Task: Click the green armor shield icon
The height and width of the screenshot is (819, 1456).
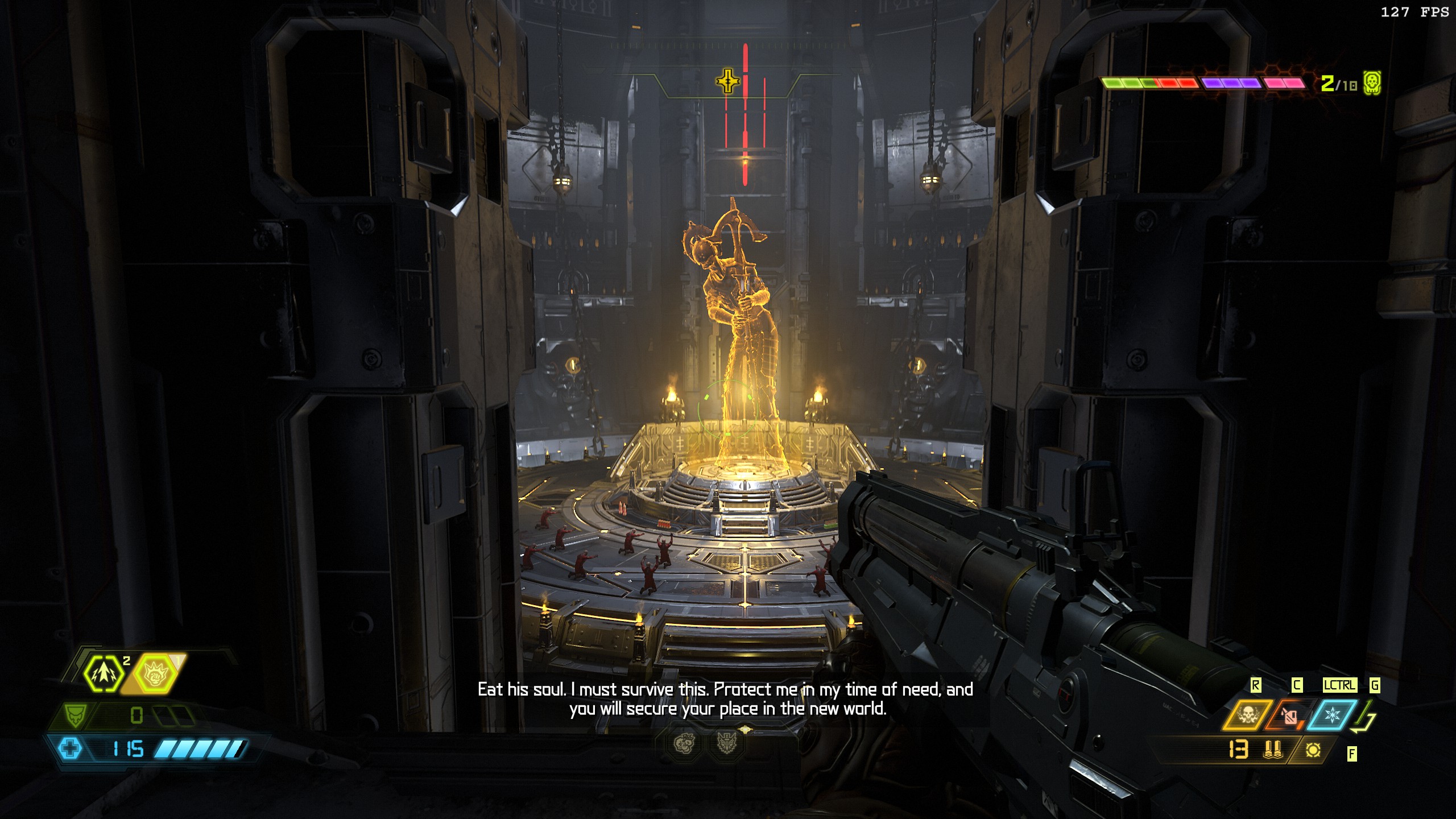Action: (x=75, y=715)
